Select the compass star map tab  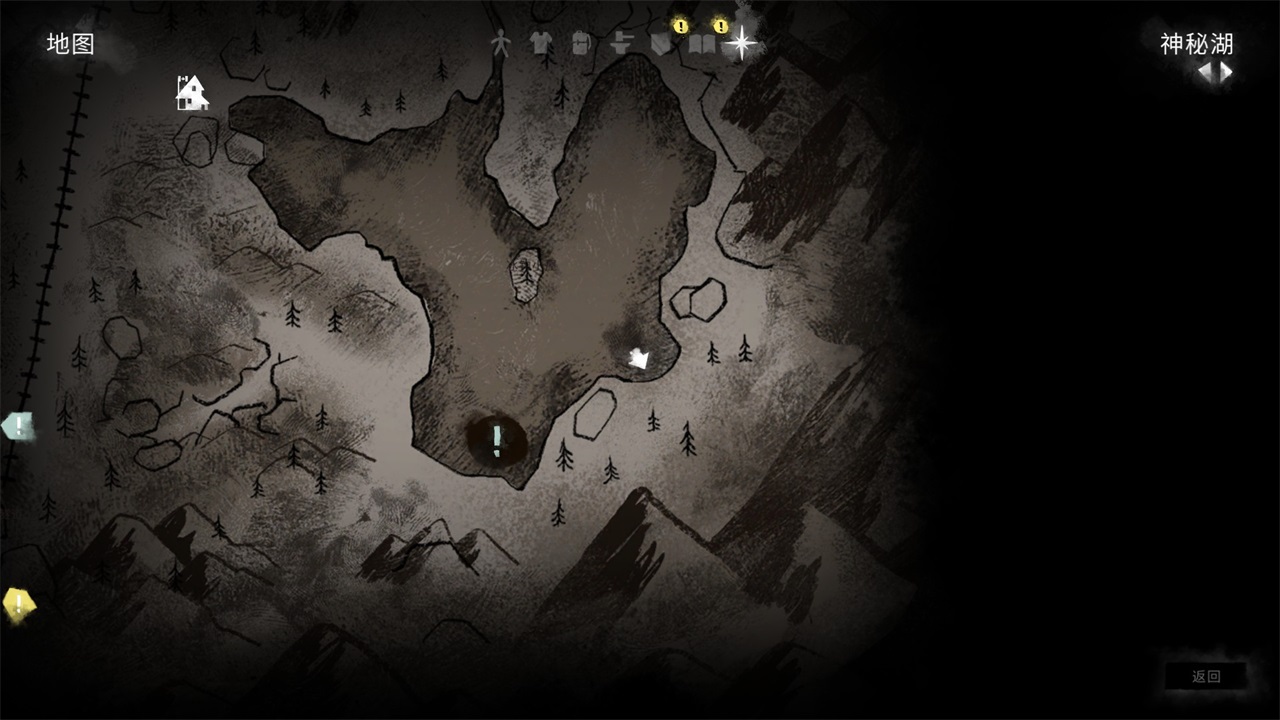pyautogui.click(x=741, y=43)
